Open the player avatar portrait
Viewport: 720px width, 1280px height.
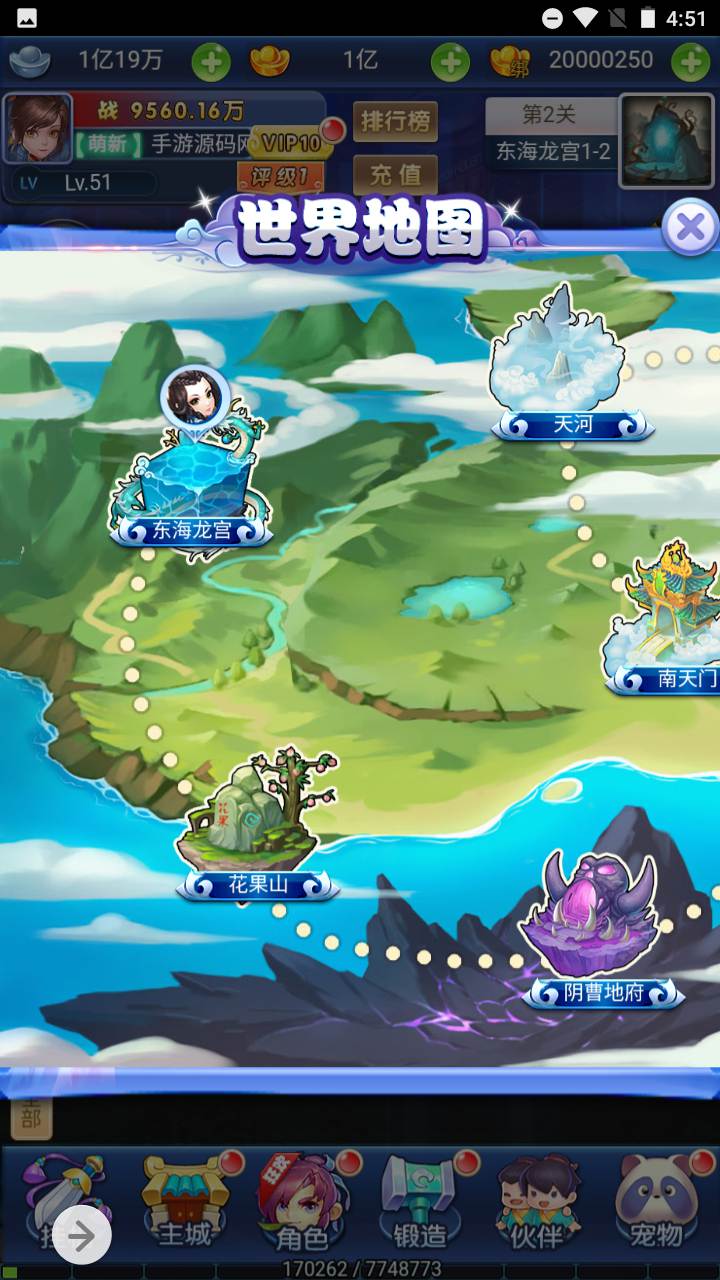point(38,129)
